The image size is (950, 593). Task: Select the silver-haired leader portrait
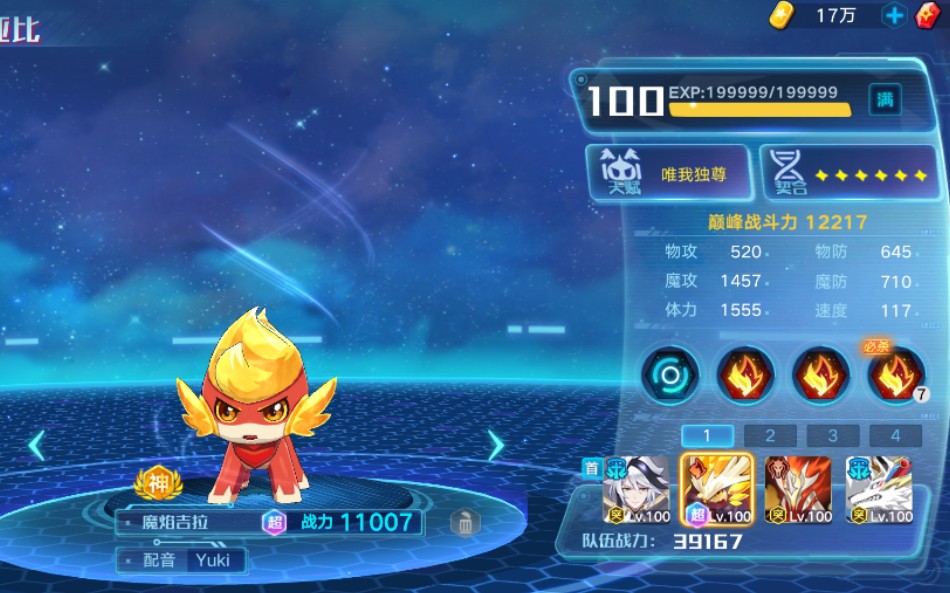(635, 490)
